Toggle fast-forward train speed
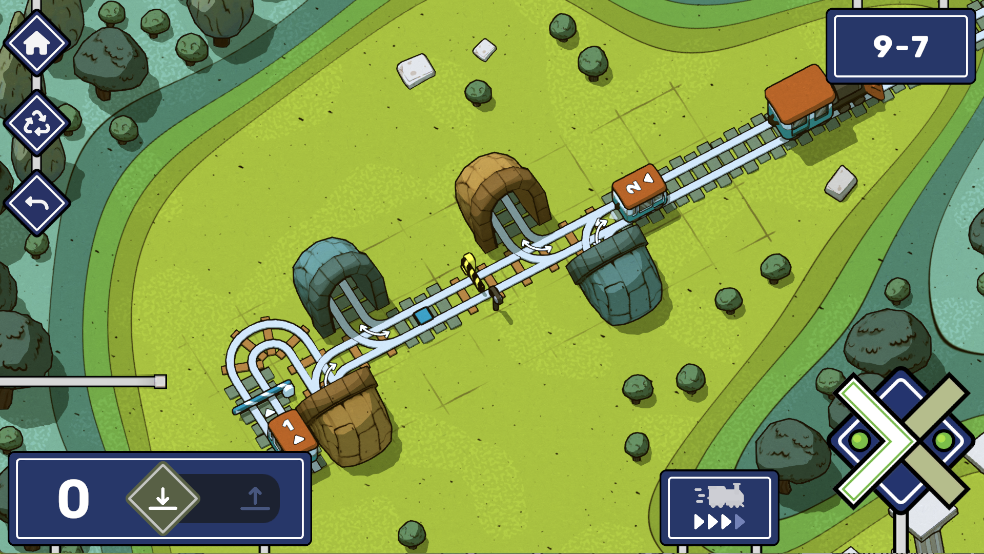This screenshot has width=984, height=554. [x=719, y=508]
